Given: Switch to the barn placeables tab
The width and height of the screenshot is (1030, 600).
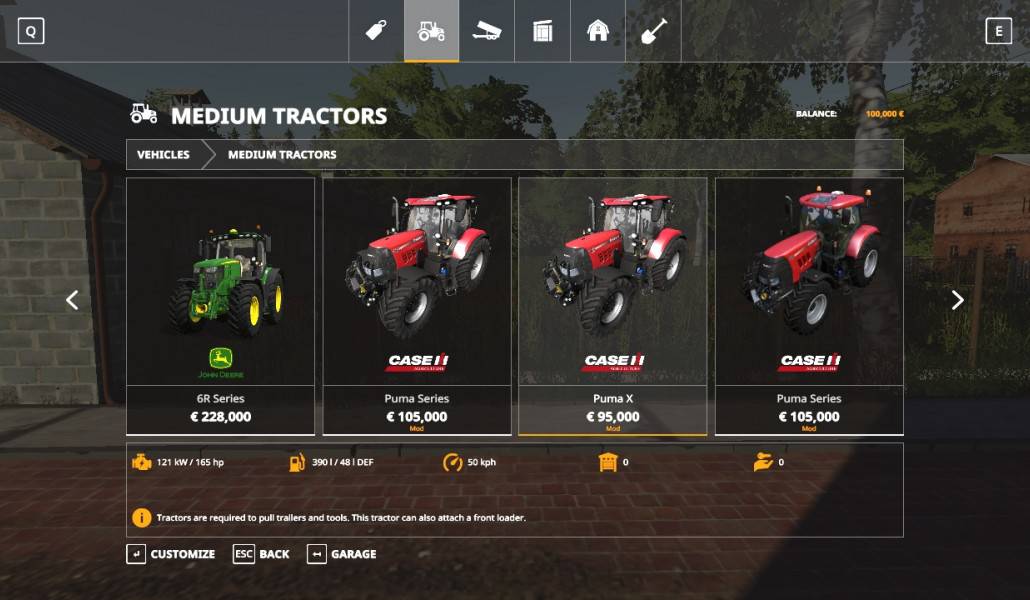Looking at the screenshot, I should click(597, 31).
